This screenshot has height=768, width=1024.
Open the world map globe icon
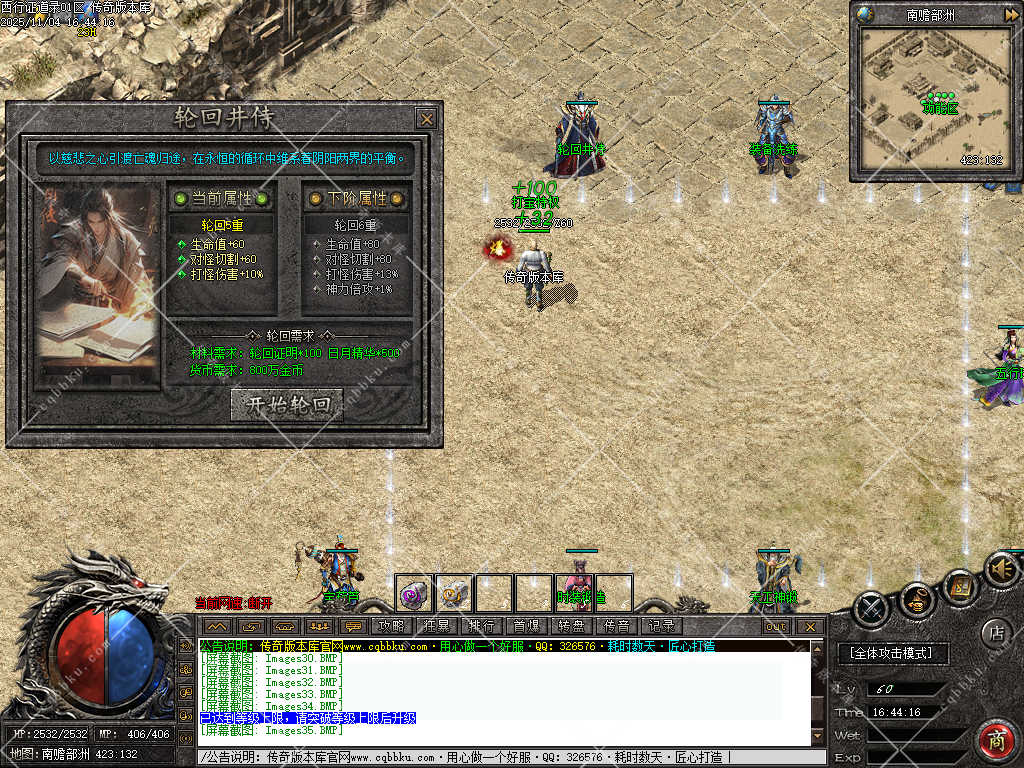tap(866, 14)
